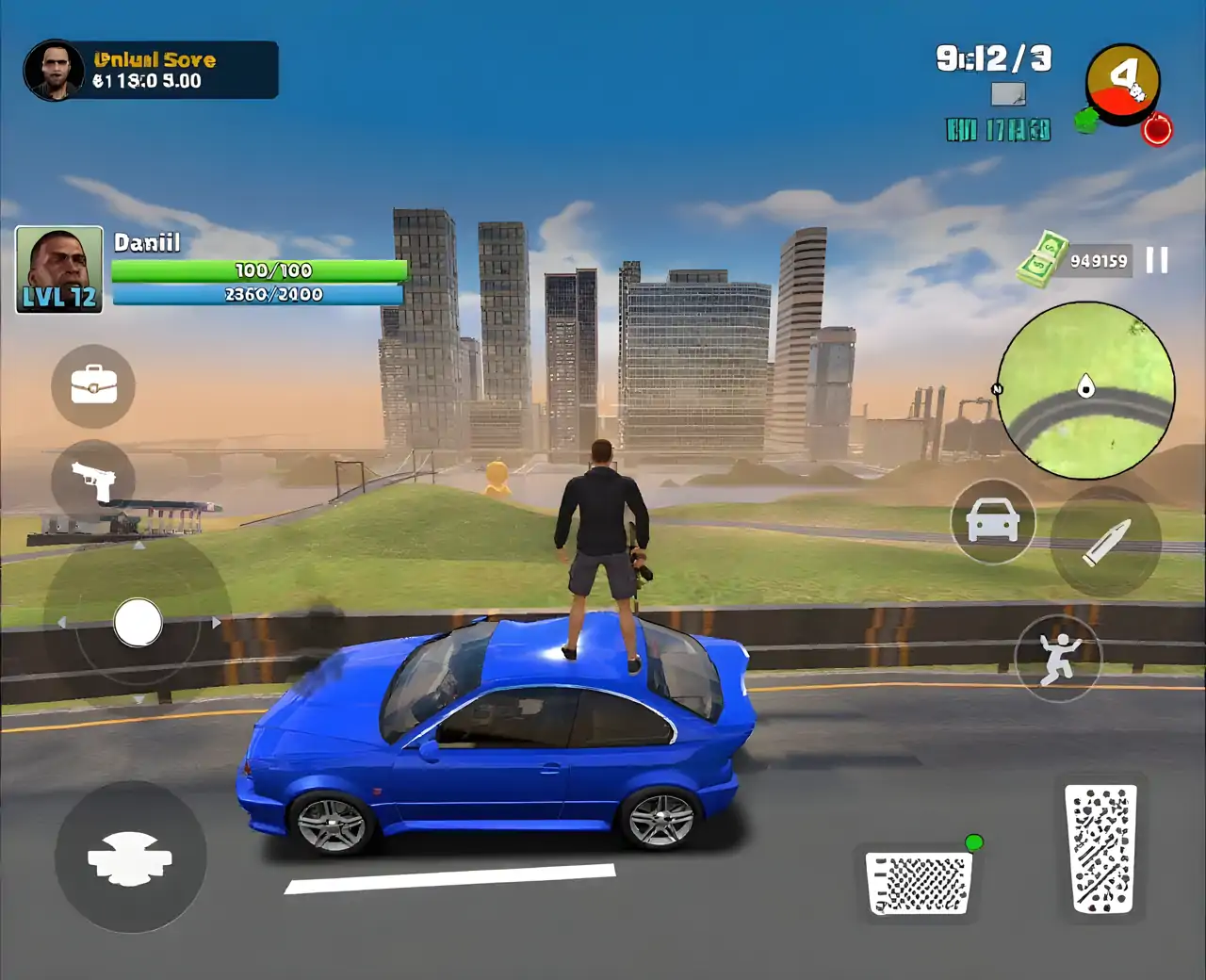This screenshot has width=1206, height=980.
Task: Click the cash stack money icon
Action: tap(1044, 259)
